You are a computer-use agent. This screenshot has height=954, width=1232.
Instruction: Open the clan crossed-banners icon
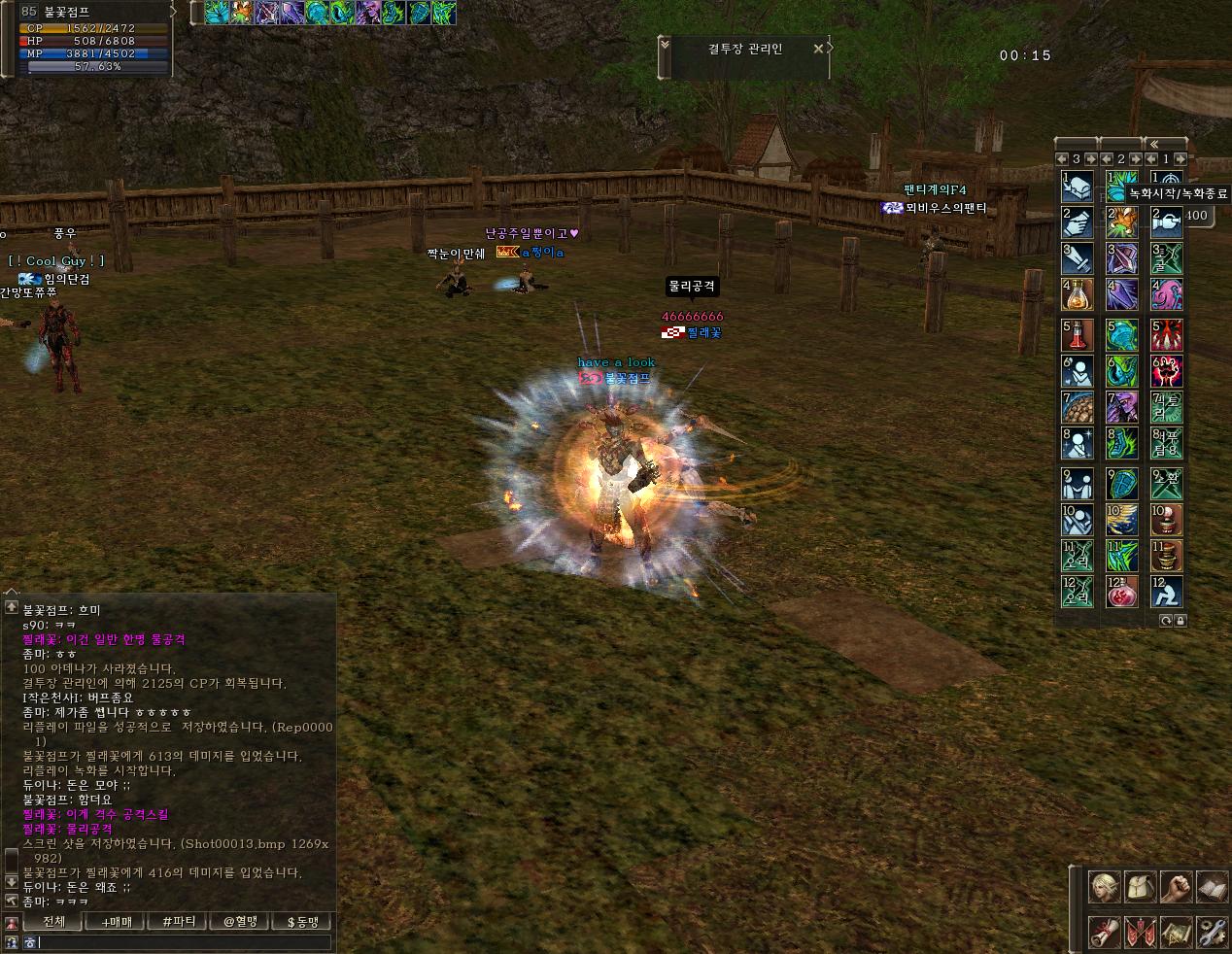pos(1139,933)
